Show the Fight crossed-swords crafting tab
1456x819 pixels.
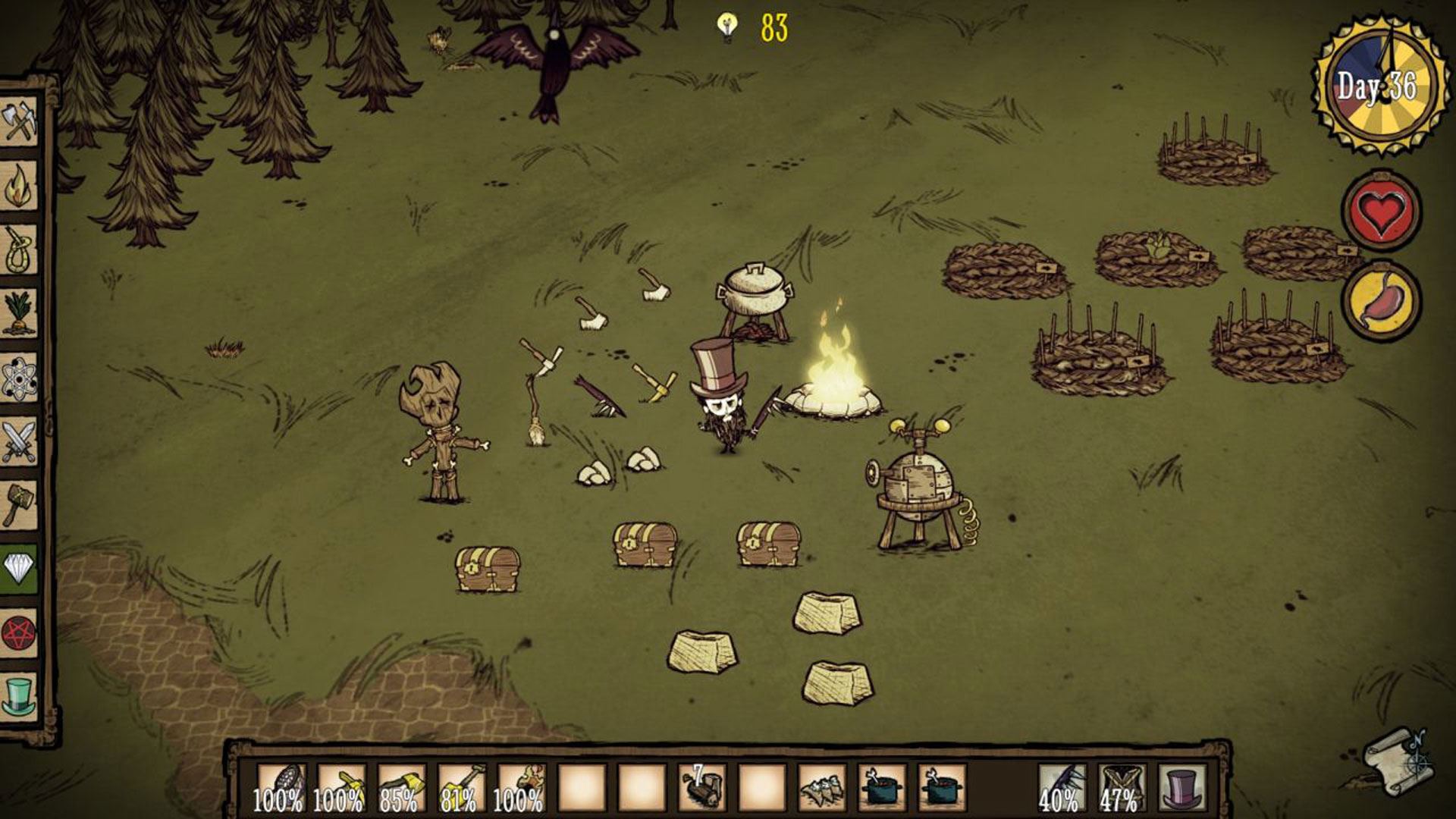20,441
